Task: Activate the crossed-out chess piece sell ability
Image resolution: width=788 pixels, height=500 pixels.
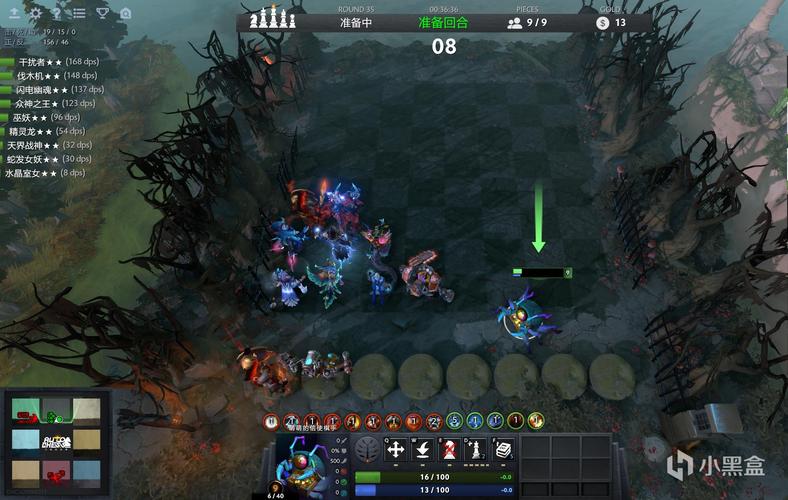Action: [451, 450]
